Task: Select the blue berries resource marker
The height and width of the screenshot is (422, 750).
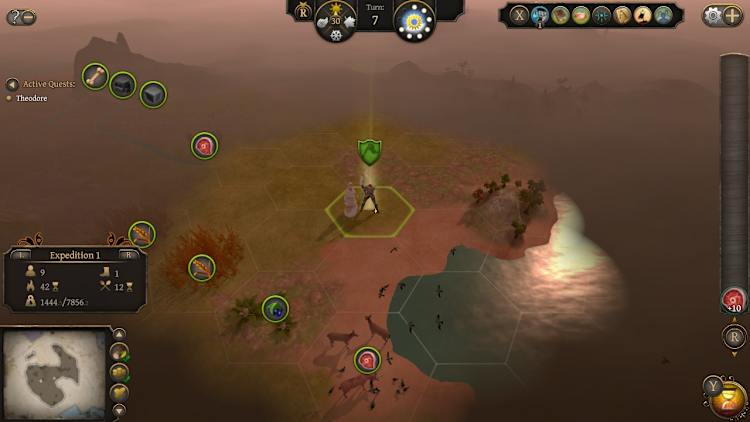Action: [275, 308]
